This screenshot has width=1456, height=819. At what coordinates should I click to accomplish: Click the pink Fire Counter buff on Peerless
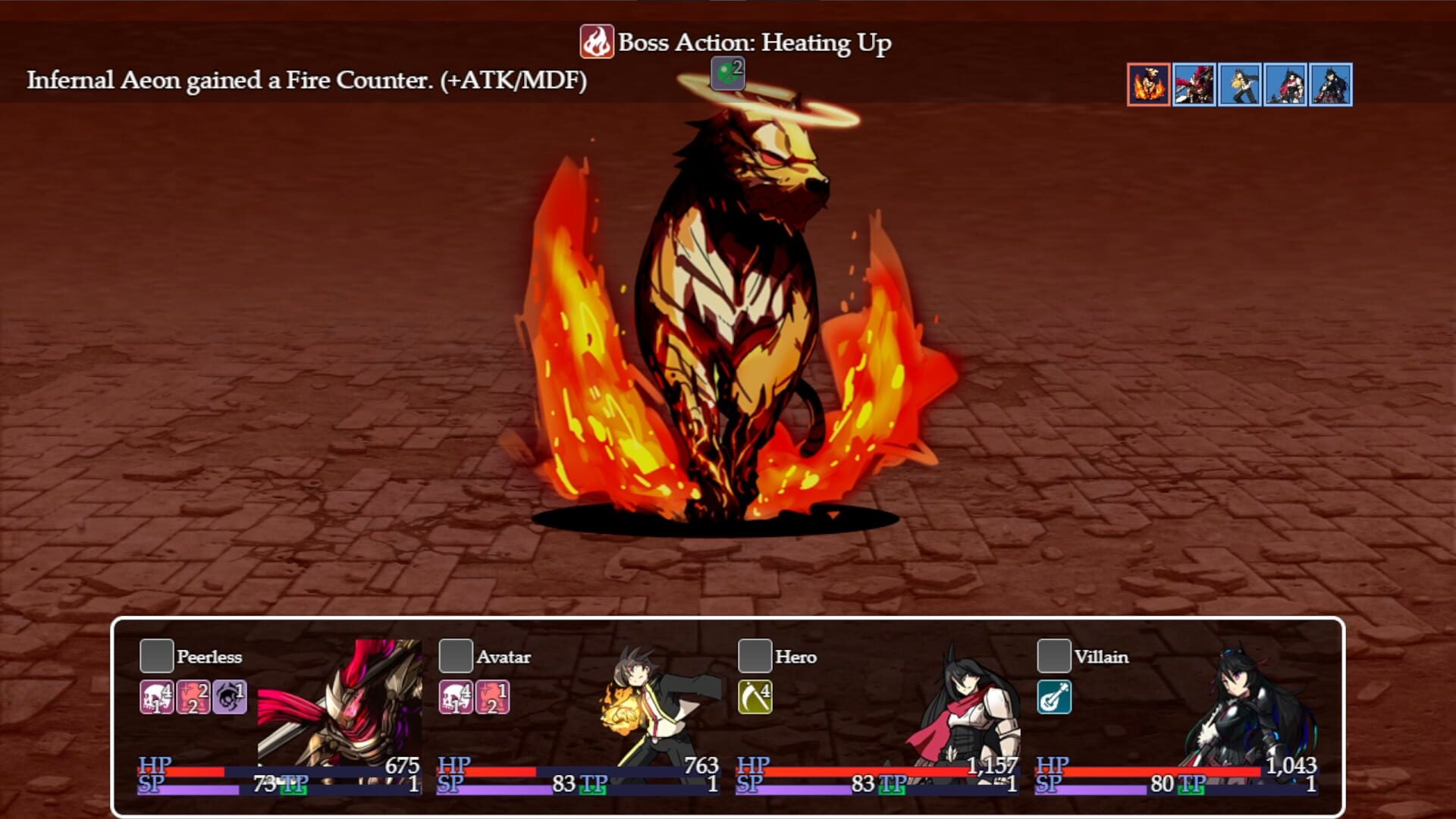191,698
